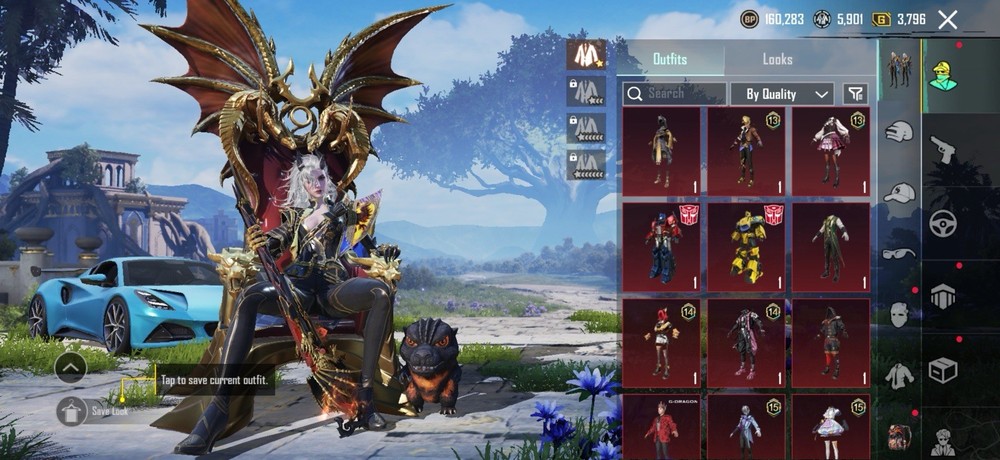Expand the up-arrow circle button

(71, 367)
